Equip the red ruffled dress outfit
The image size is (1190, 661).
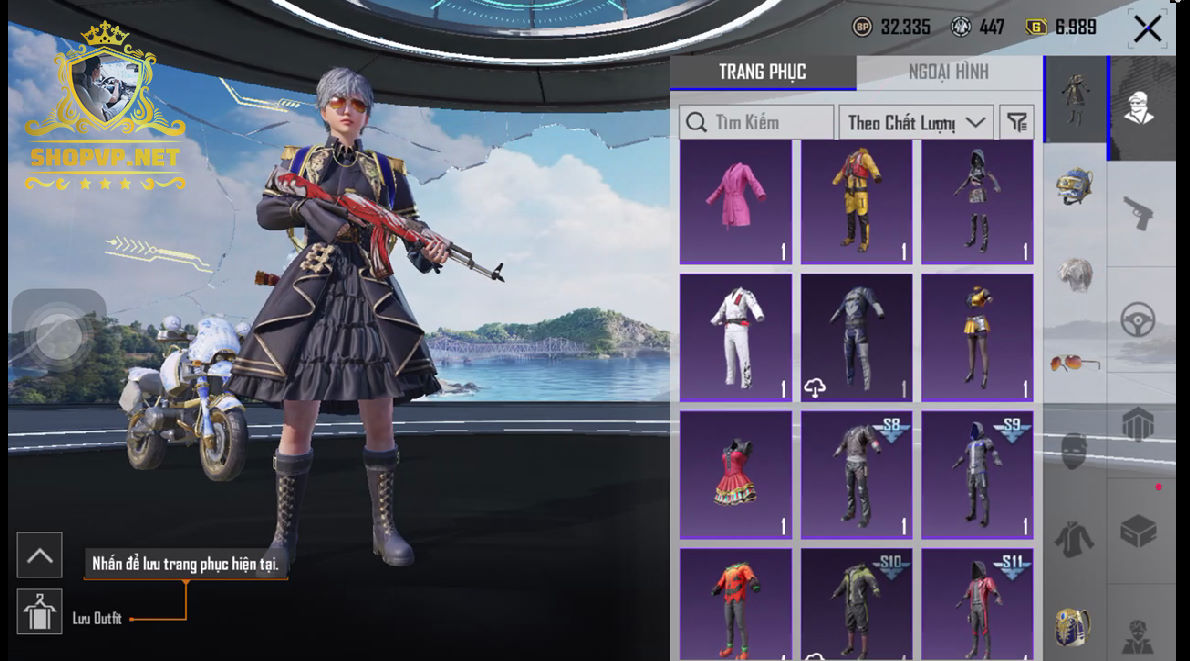736,474
